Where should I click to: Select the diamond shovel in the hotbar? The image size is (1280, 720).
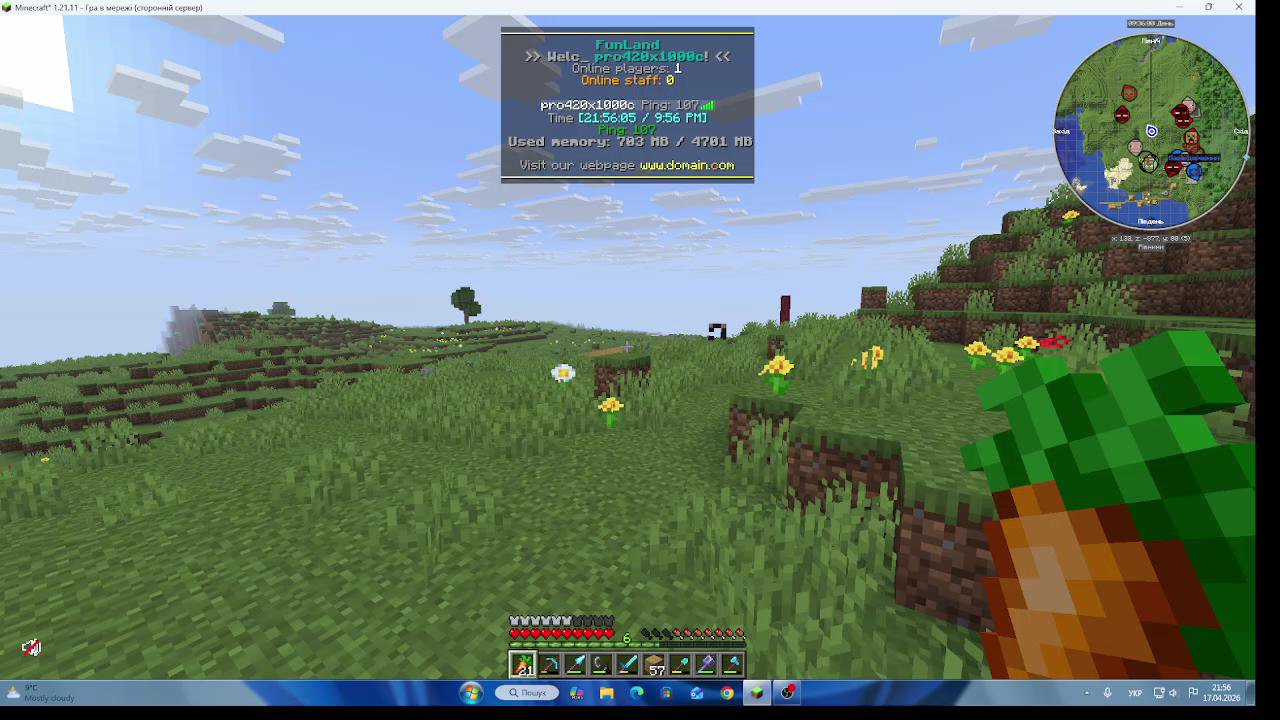tap(681, 664)
